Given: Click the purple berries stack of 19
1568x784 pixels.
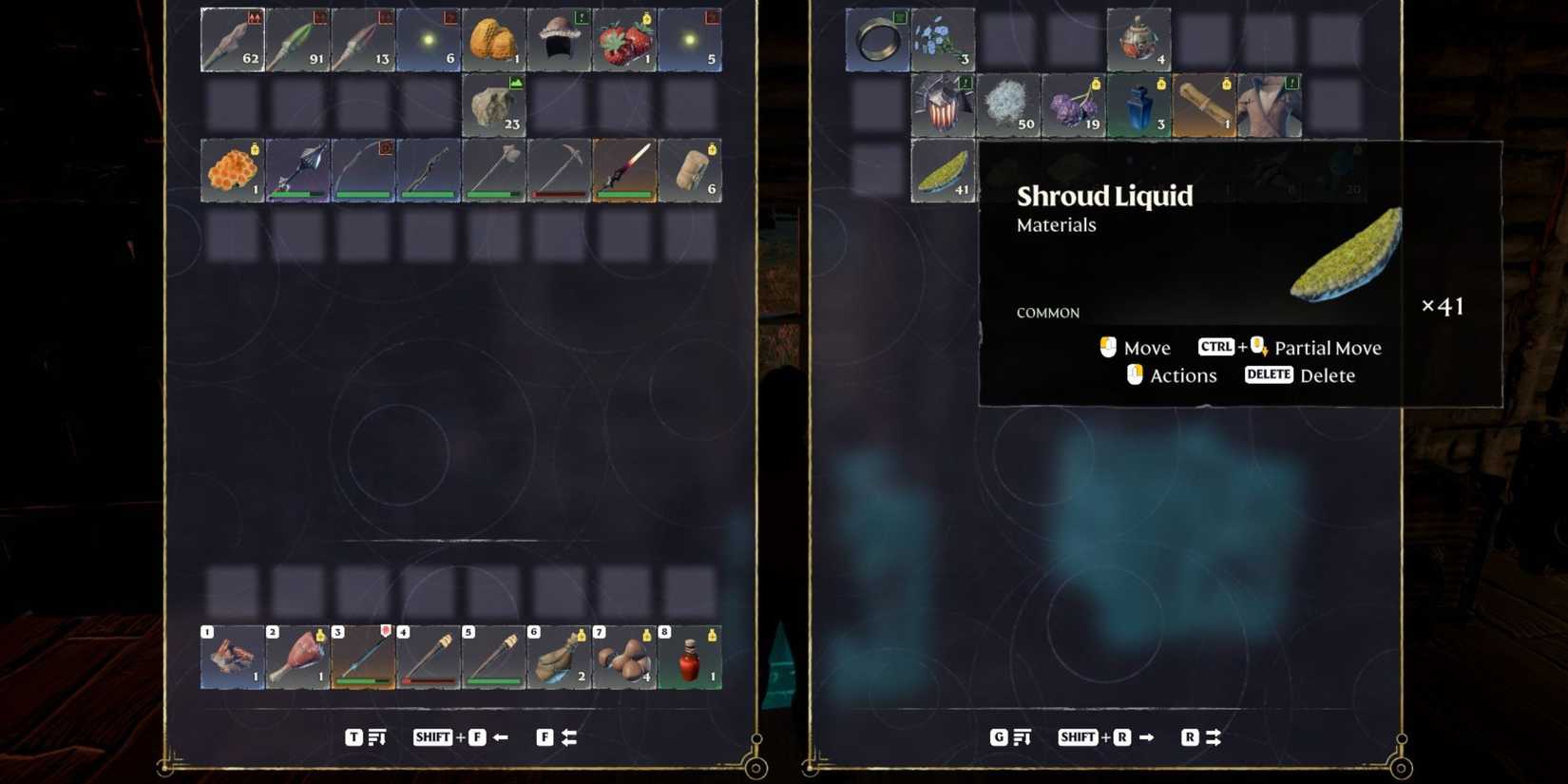Looking at the screenshot, I should (1074, 105).
